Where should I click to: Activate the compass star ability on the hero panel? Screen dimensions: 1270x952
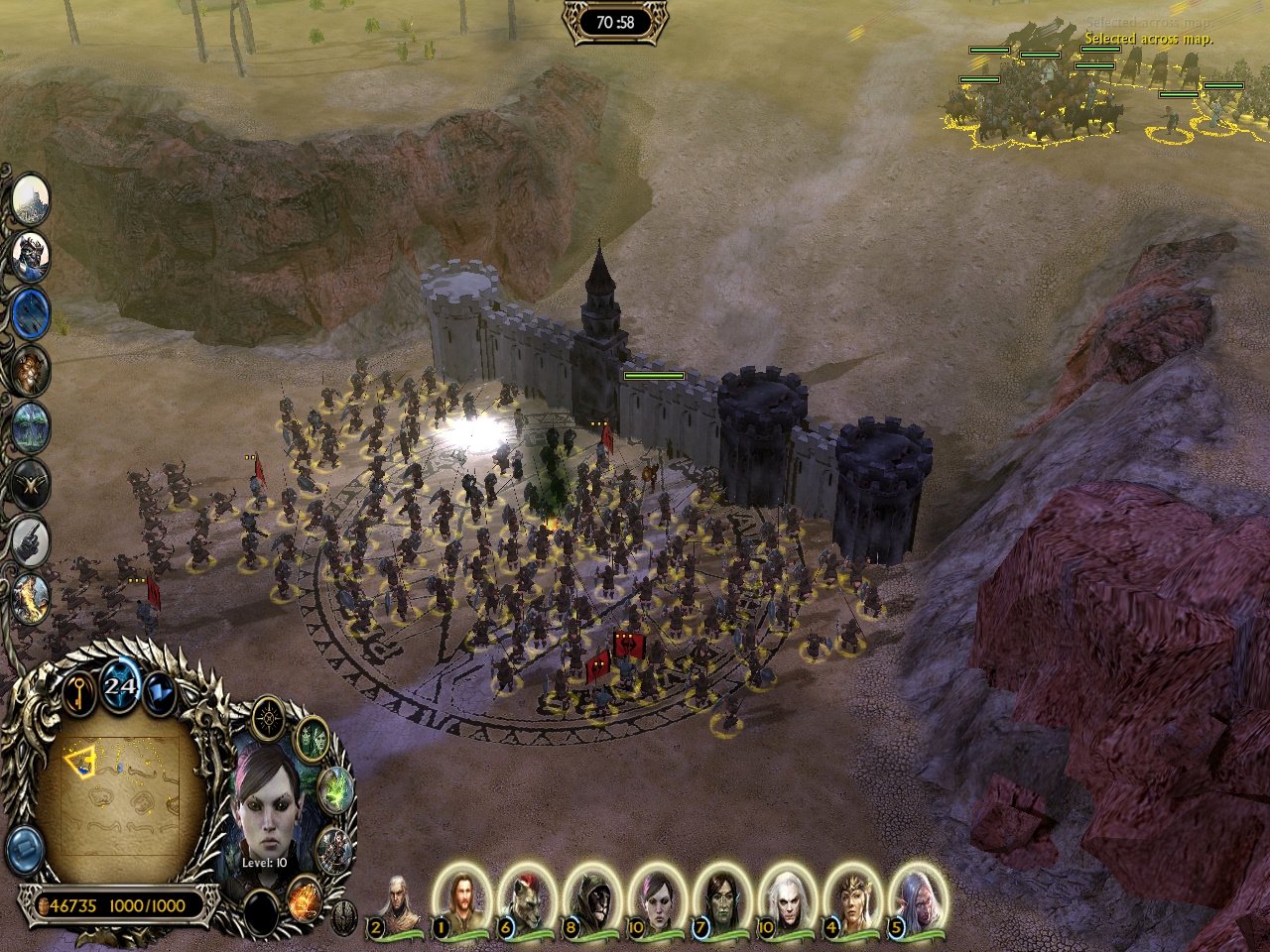point(268,717)
